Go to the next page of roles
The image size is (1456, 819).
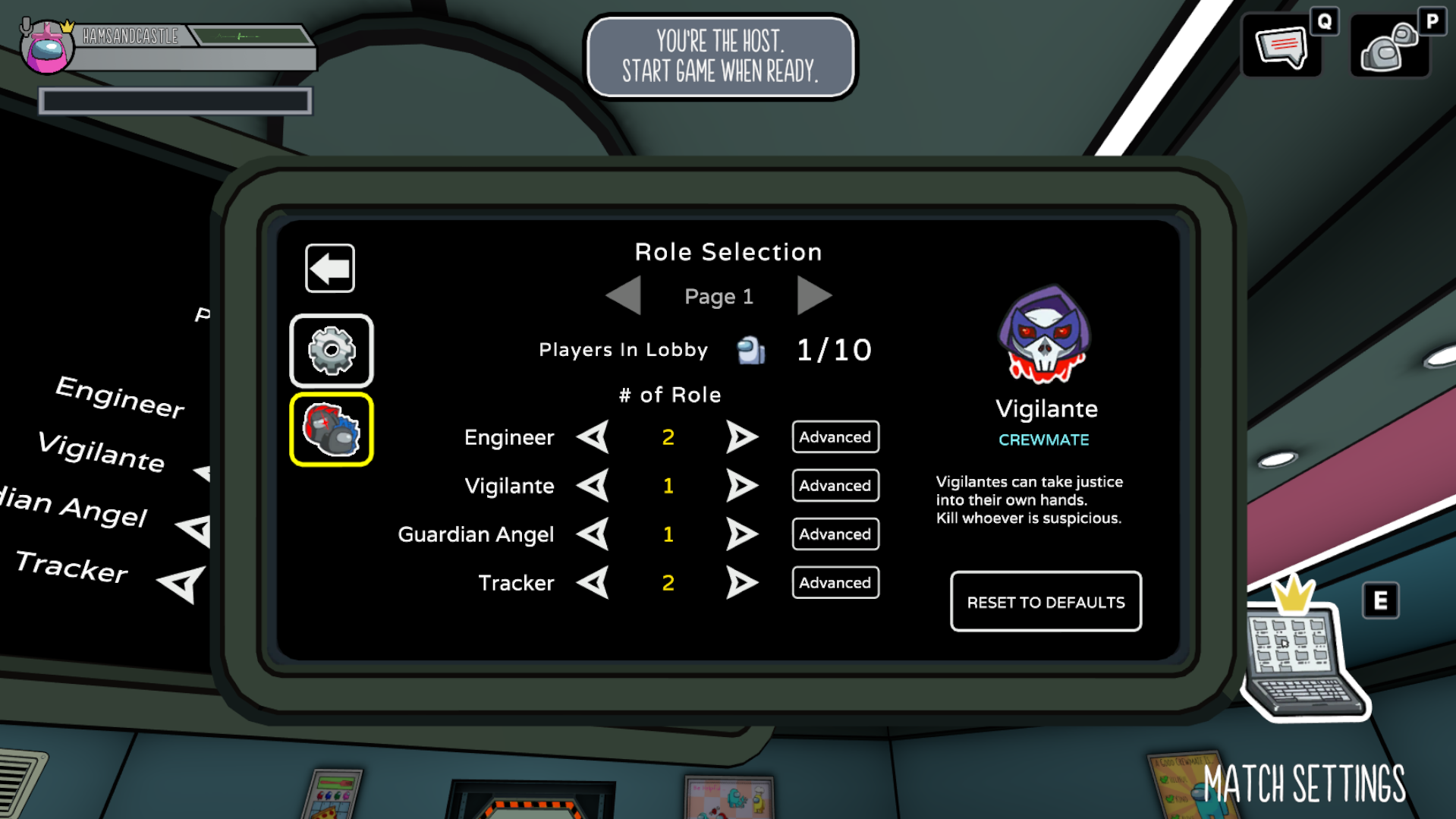(815, 296)
